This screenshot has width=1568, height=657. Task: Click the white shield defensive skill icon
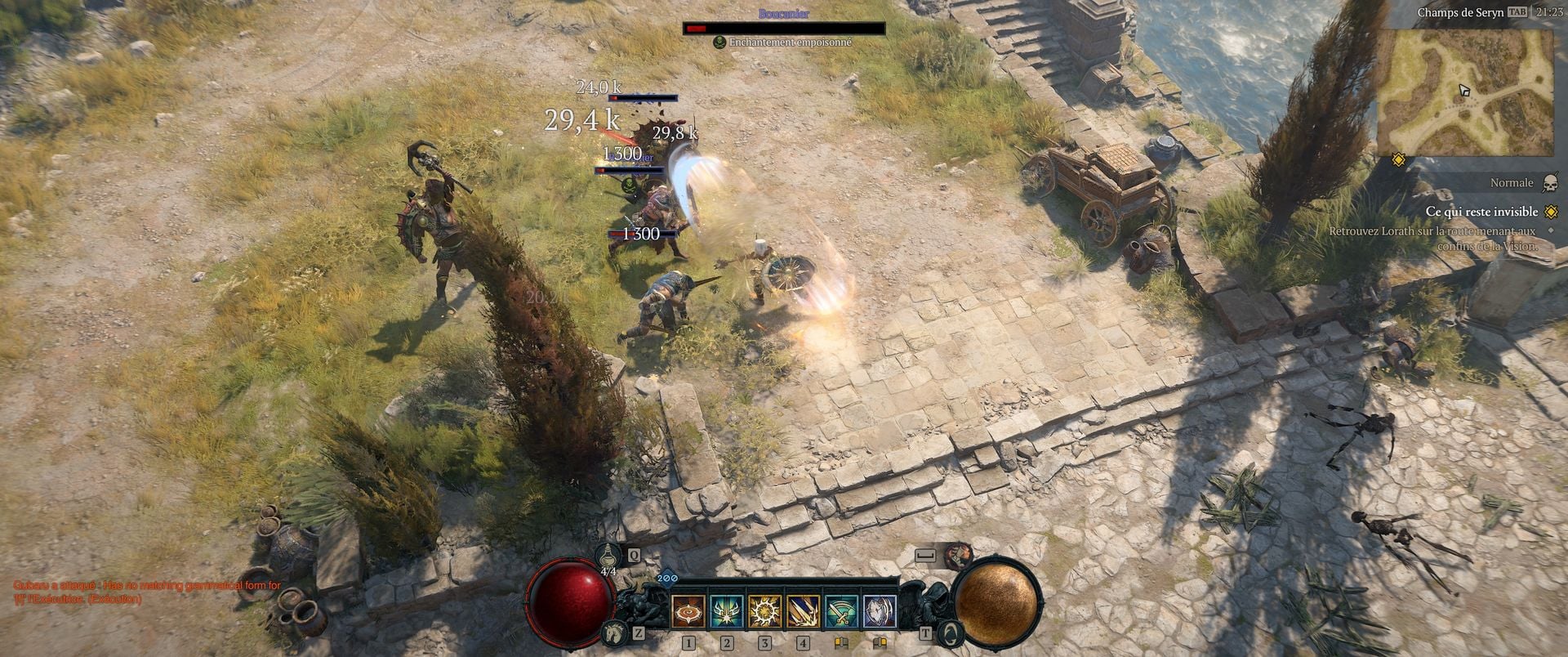[x=880, y=611]
